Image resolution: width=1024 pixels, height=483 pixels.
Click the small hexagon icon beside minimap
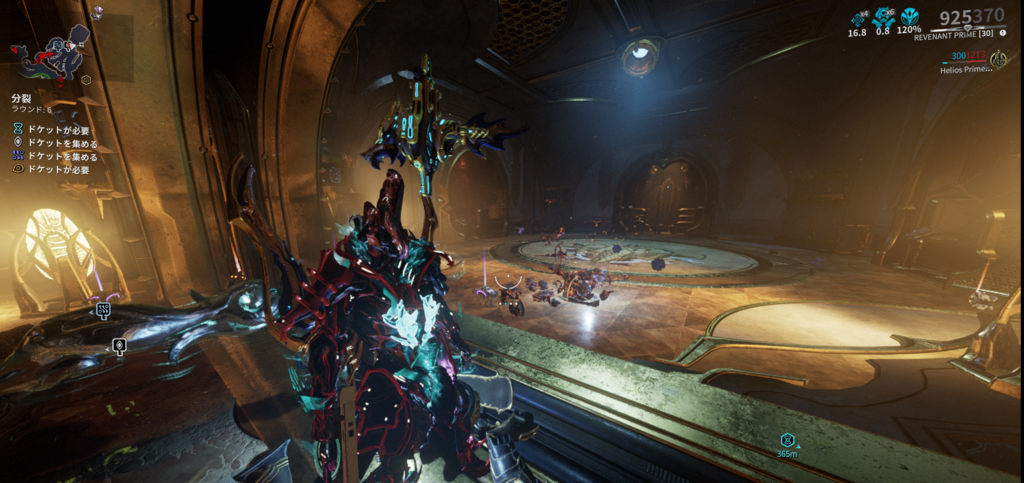87,78
